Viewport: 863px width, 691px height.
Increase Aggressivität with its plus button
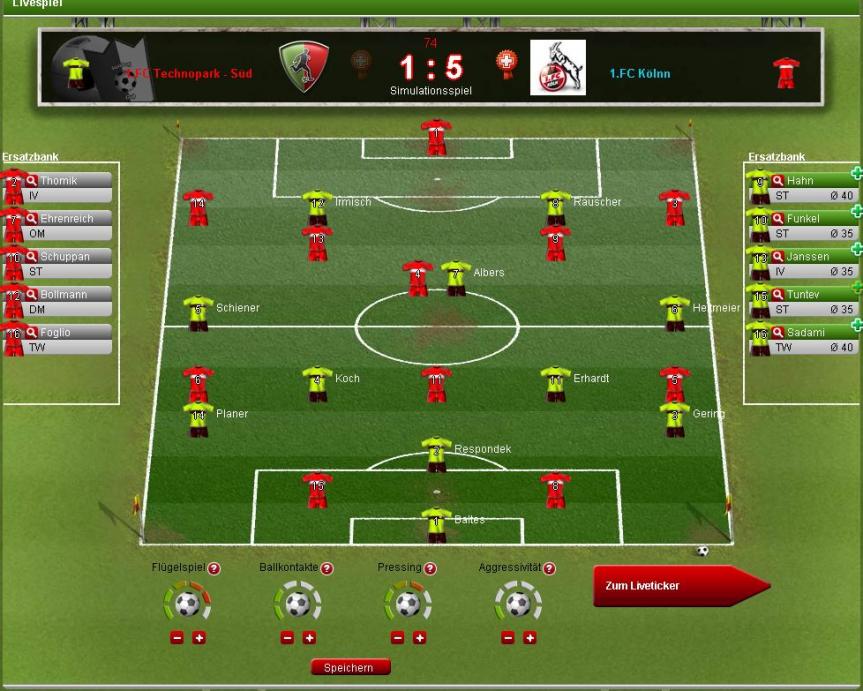(530, 638)
